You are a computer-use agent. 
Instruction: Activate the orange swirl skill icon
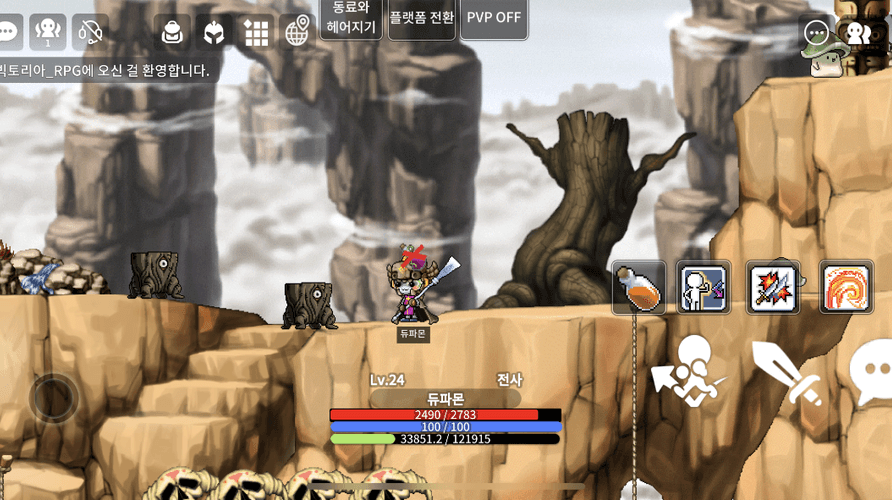tap(846, 288)
